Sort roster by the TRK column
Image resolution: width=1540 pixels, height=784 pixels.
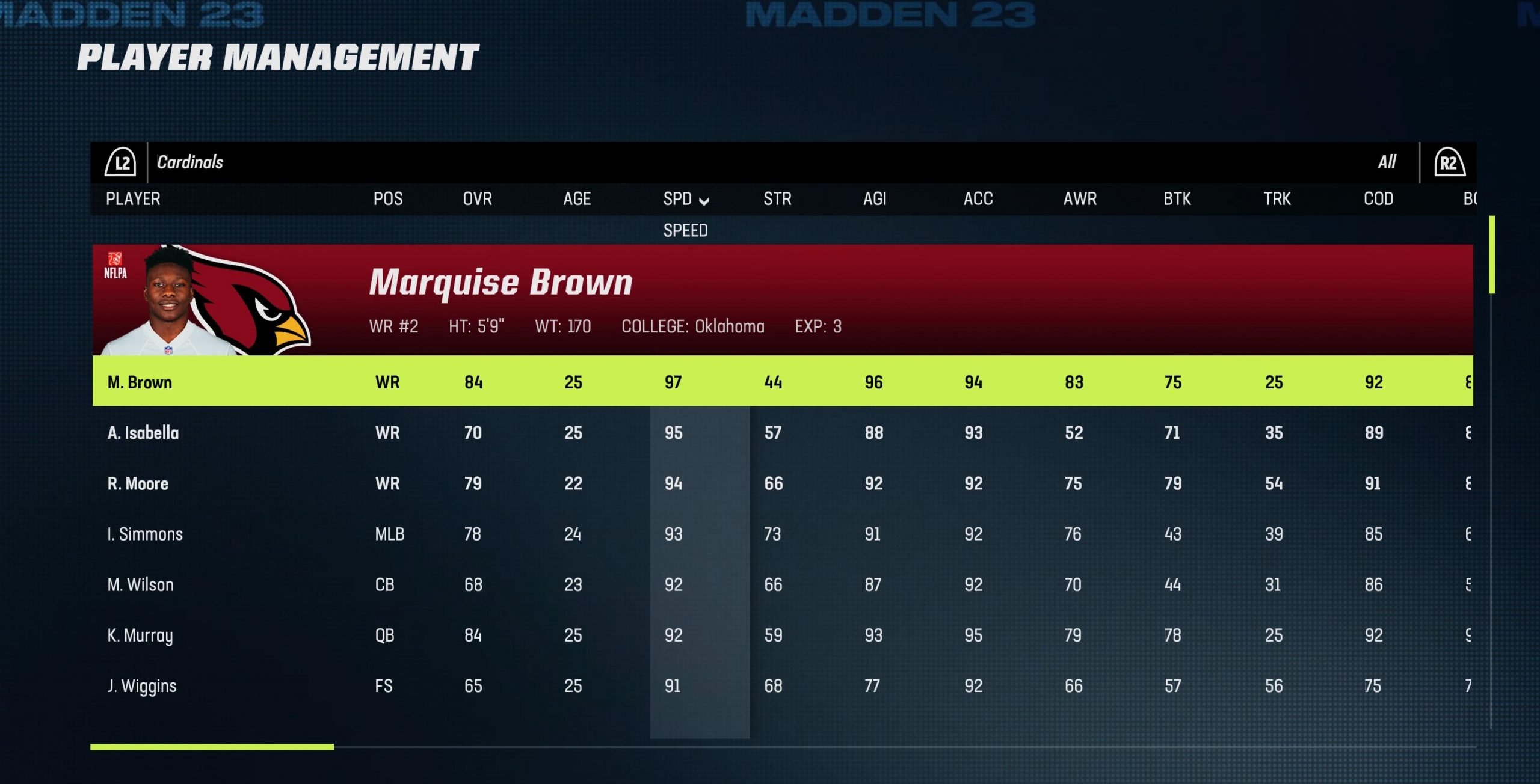pyautogui.click(x=1277, y=199)
